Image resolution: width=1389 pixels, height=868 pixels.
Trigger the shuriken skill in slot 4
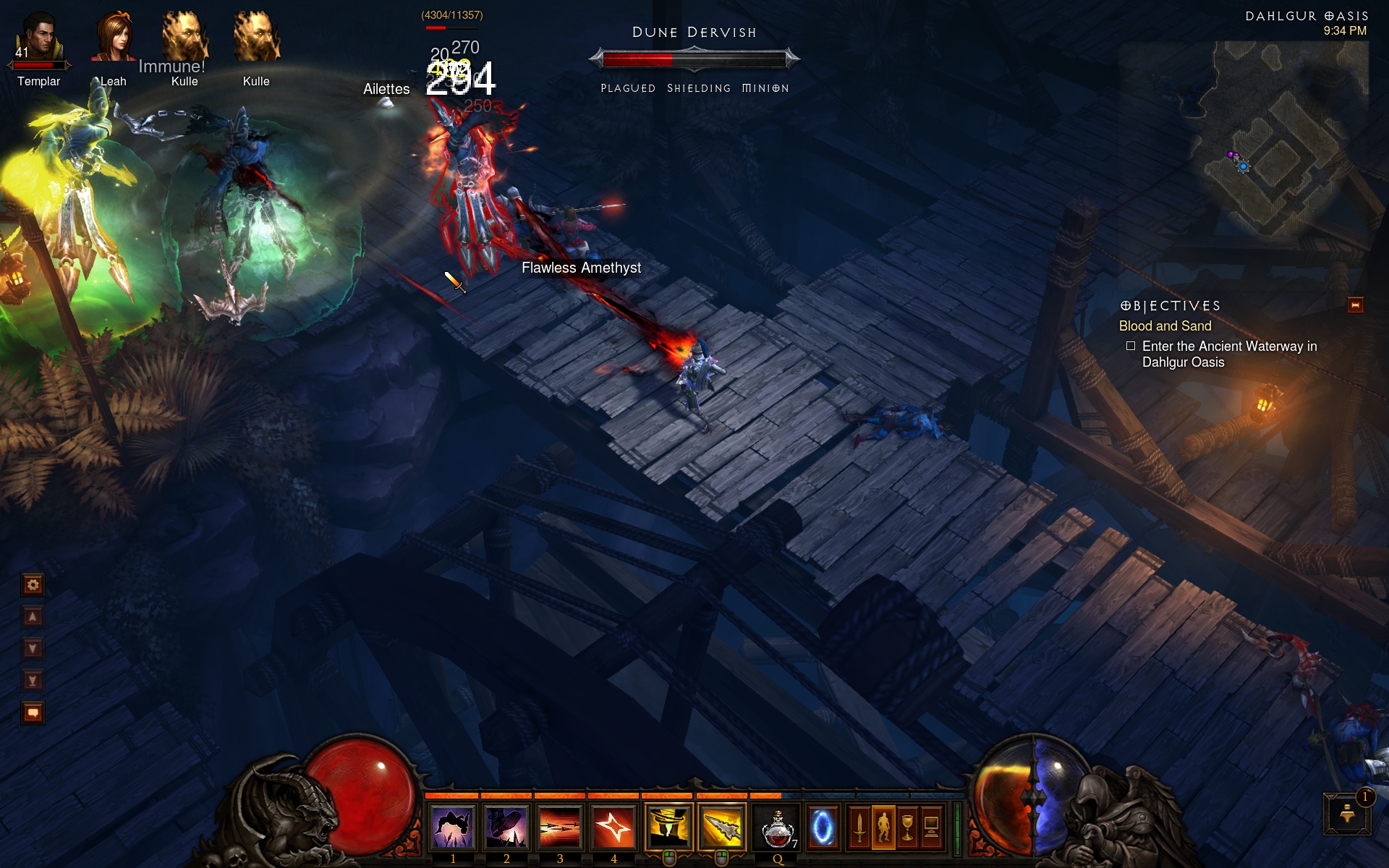click(613, 827)
